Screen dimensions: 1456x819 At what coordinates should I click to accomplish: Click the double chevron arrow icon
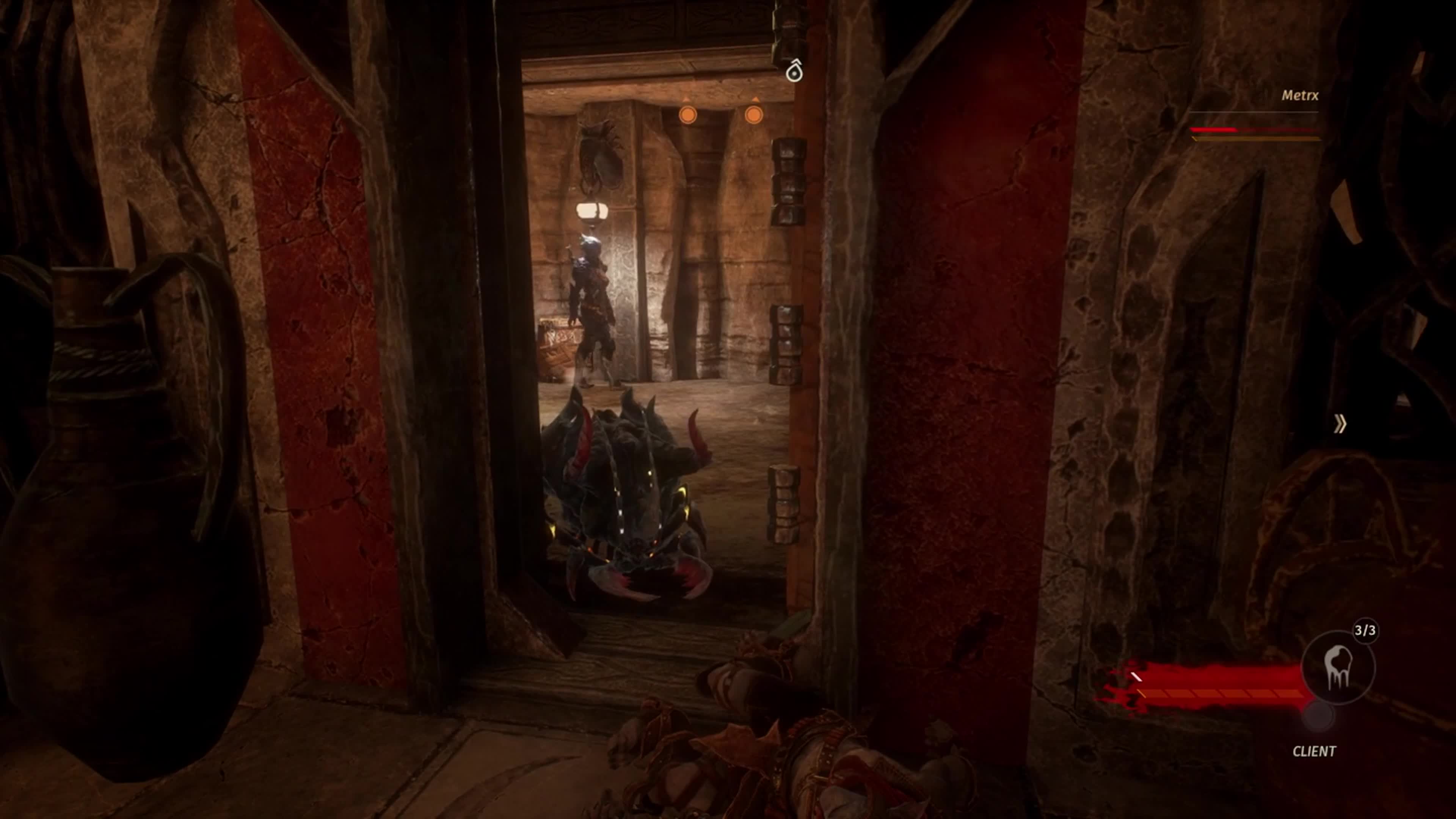click(x=1340, y=424)
